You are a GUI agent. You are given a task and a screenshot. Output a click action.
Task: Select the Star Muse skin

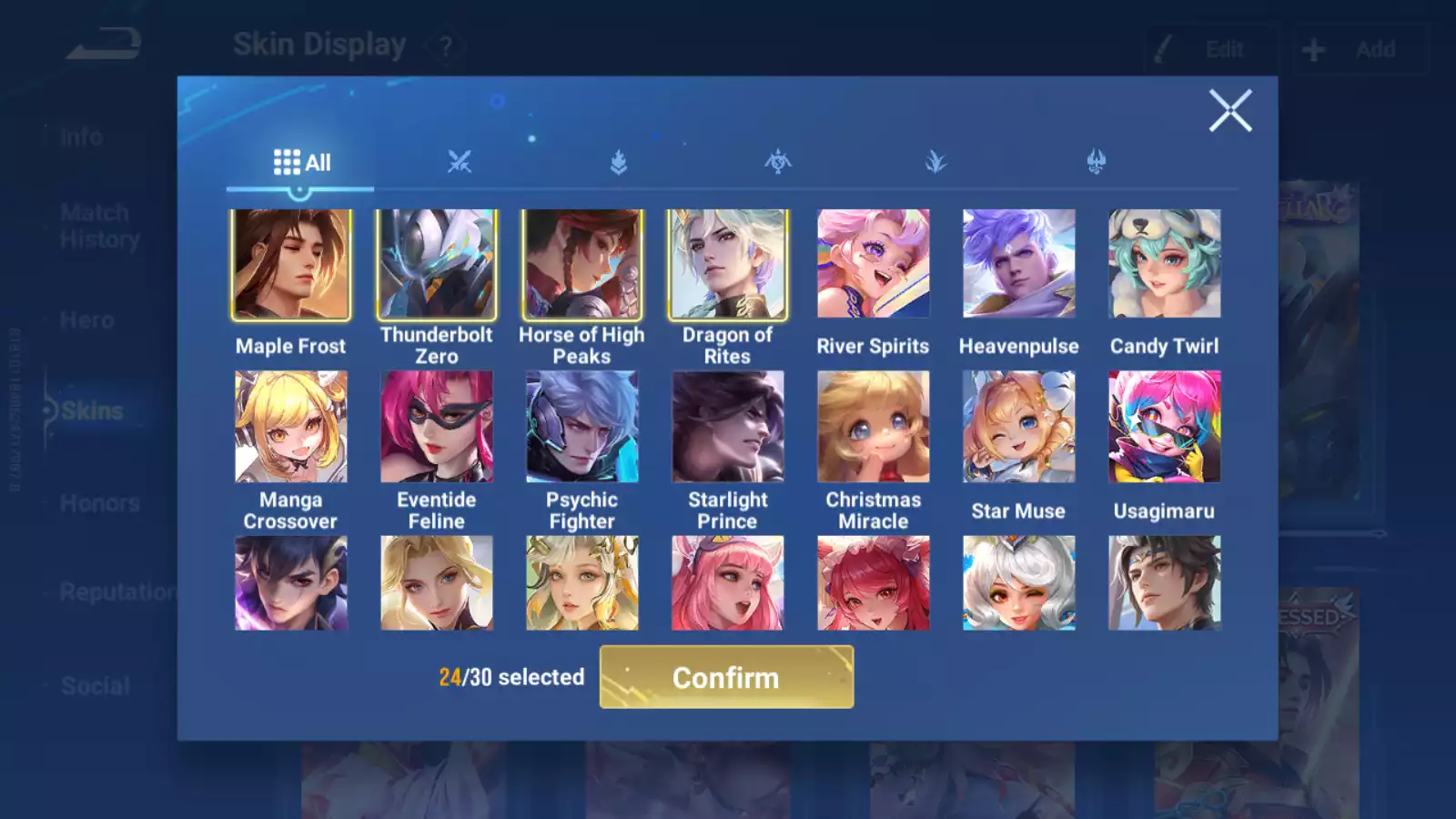click(x=1019, y=427)
